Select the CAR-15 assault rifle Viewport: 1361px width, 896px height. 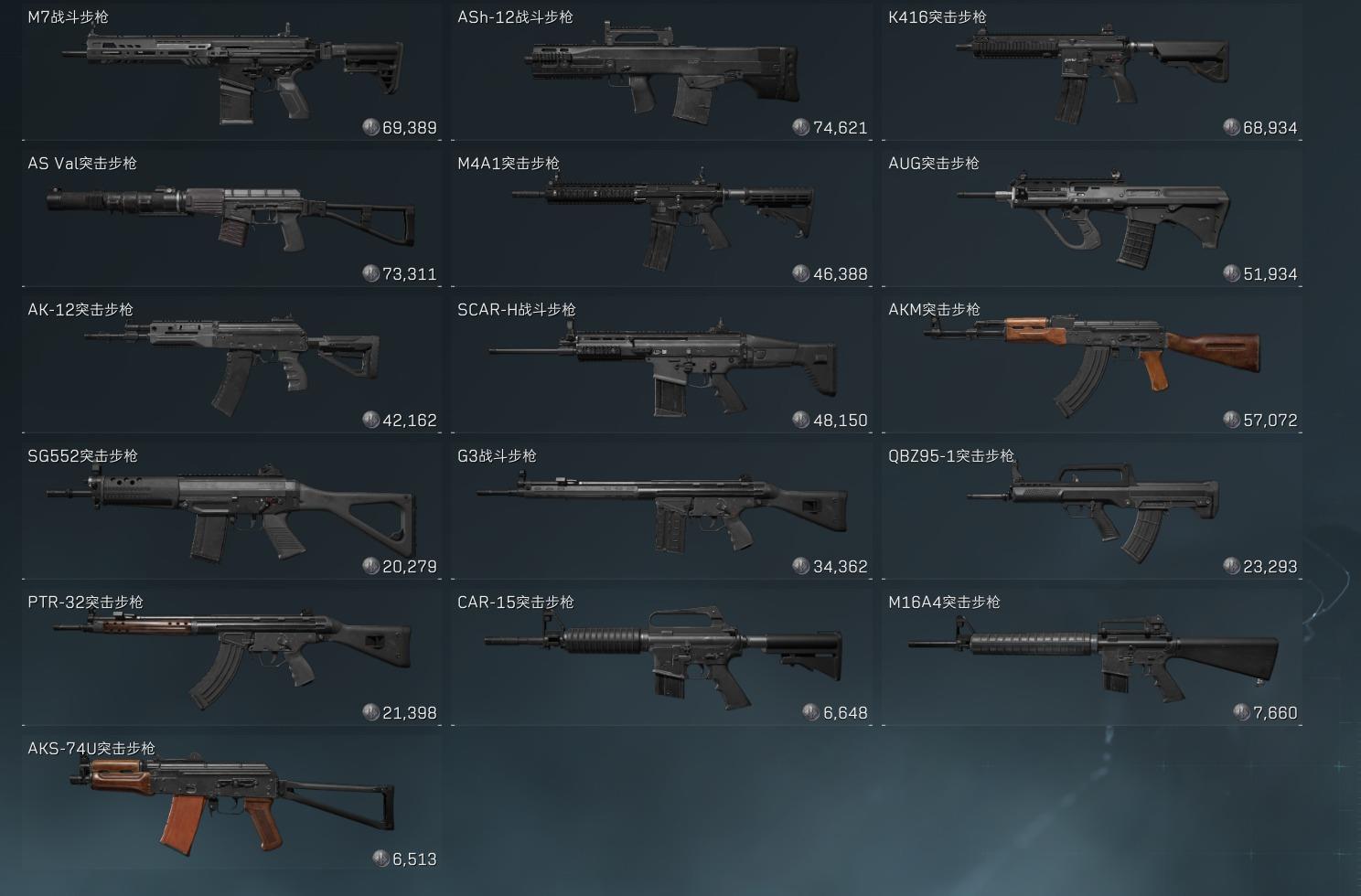(661, 658)
